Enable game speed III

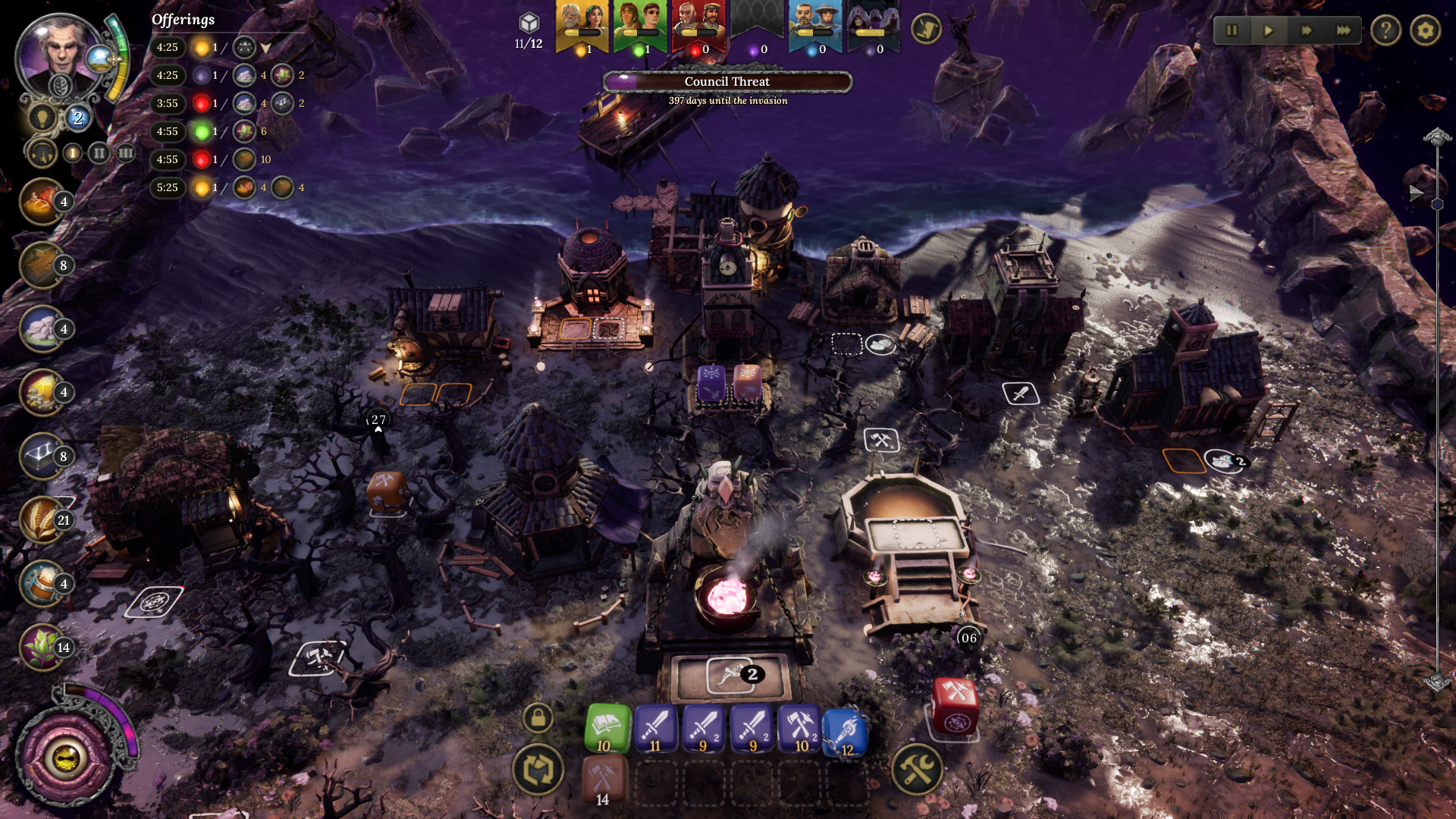point(124,153)
